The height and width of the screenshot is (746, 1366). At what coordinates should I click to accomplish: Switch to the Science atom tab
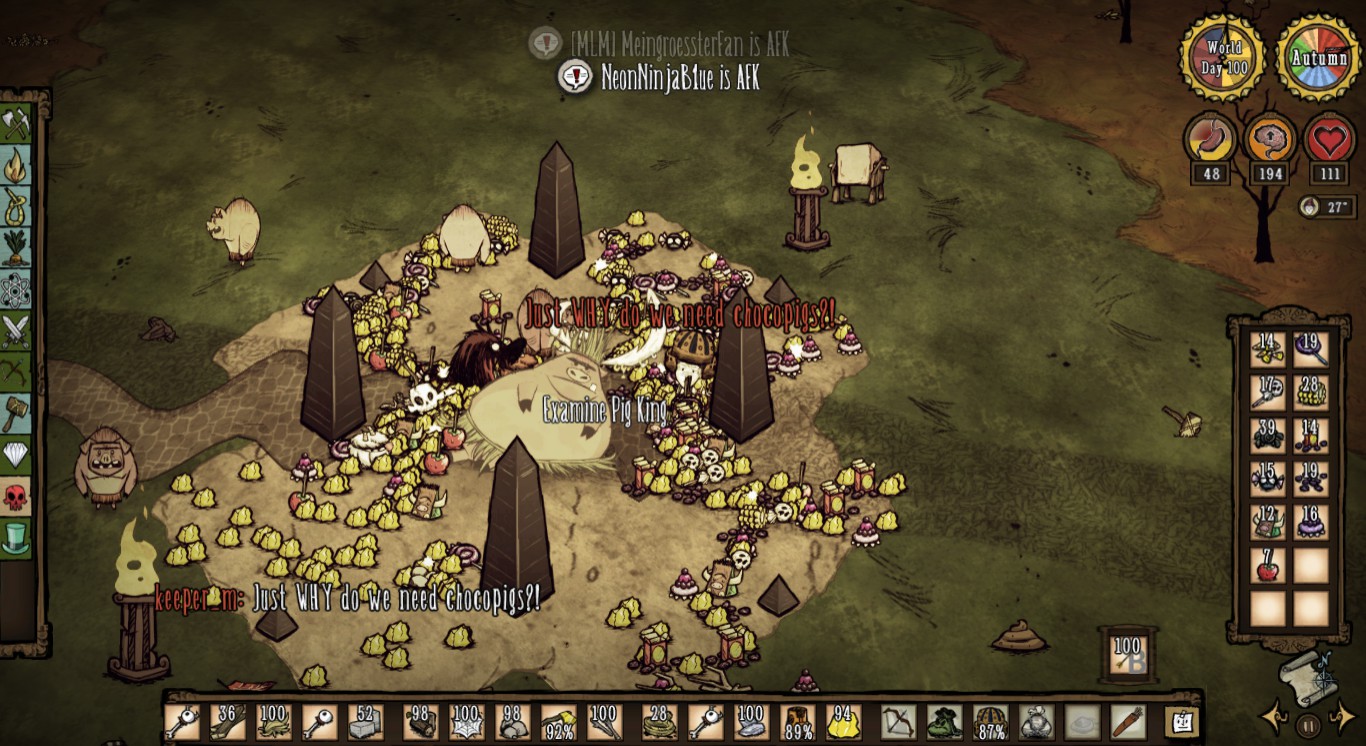click(17, 290)
